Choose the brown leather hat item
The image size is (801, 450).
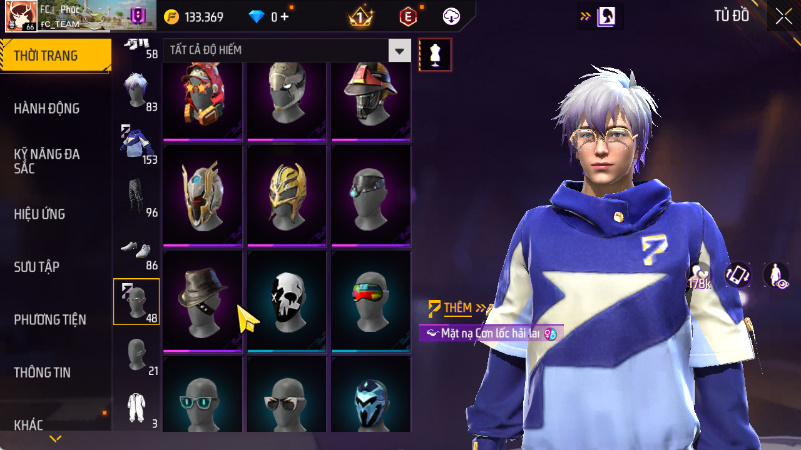(x=203, y=299)
